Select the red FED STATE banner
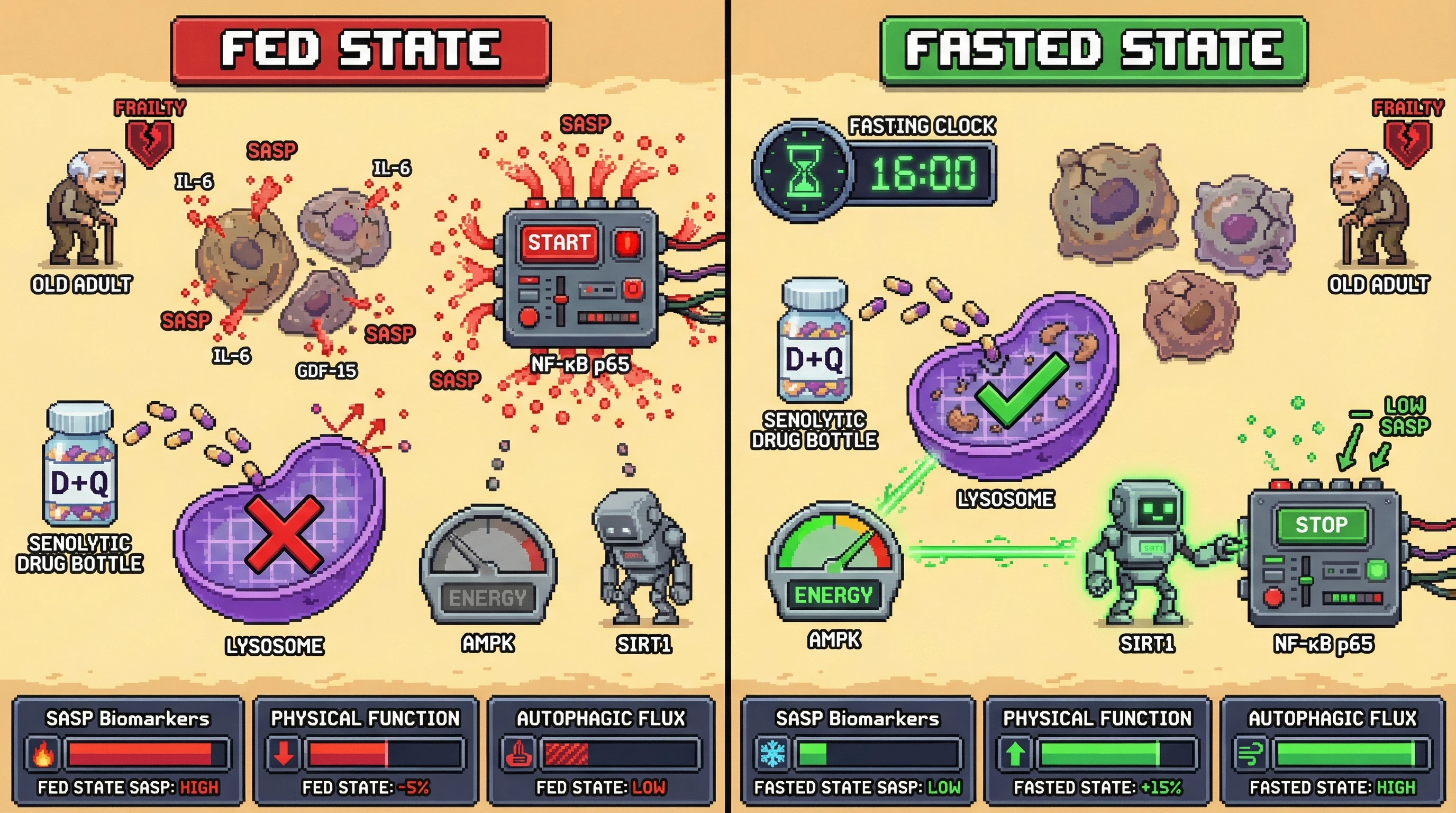1456x813 pixels. click(361, 50)
